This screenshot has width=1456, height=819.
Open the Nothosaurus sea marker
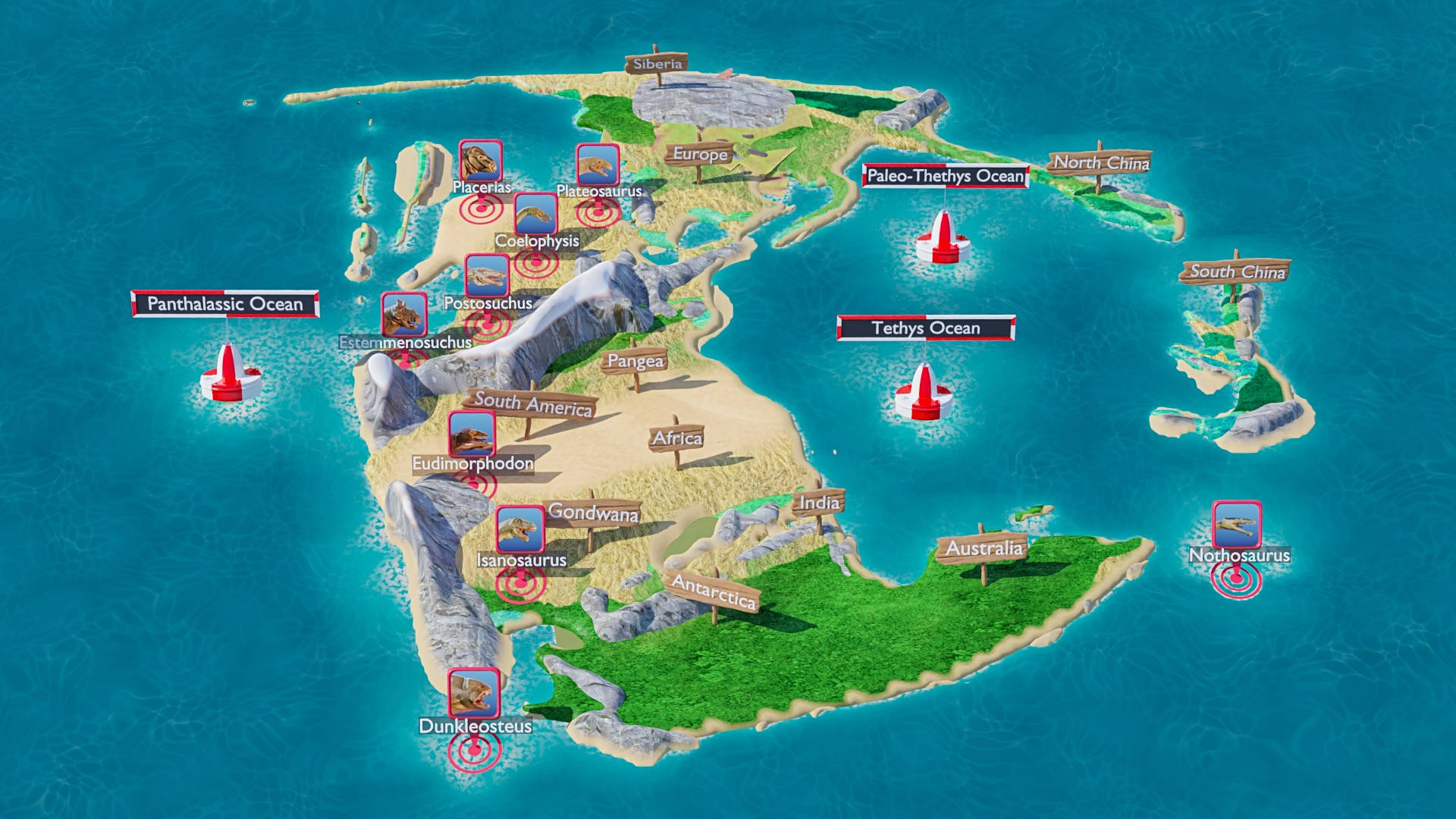(1236, 524)
